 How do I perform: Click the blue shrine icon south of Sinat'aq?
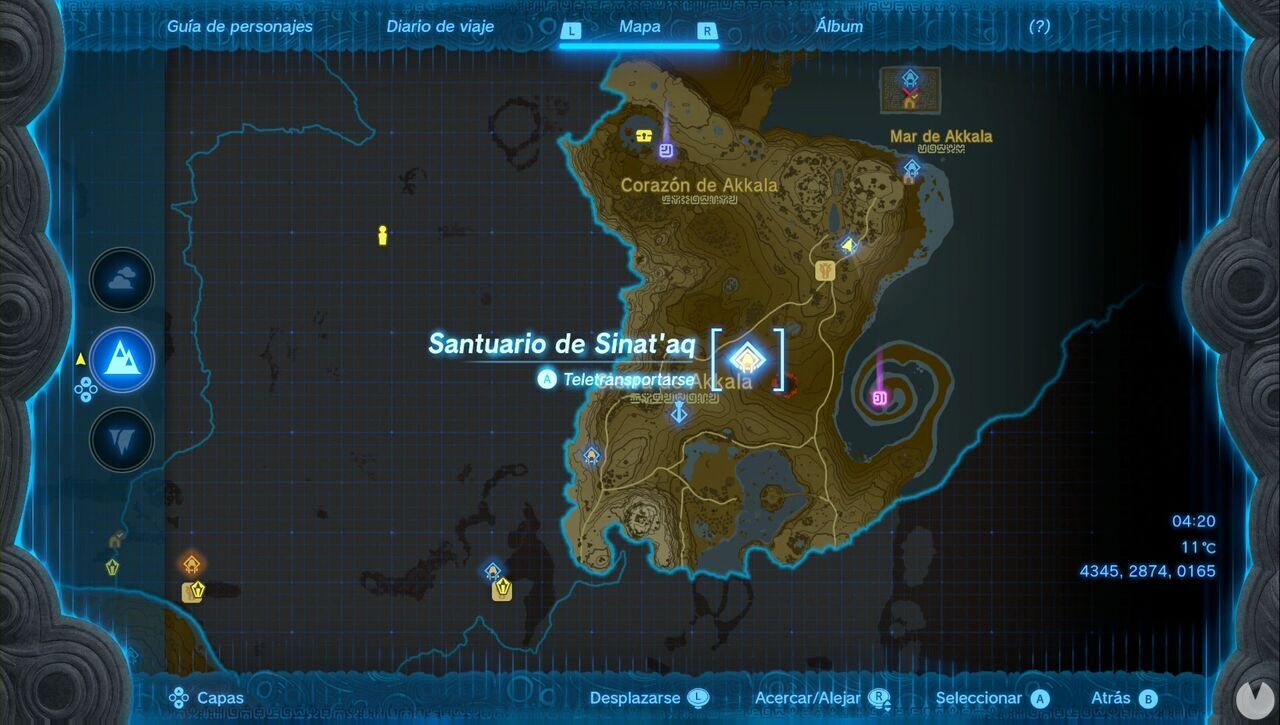[x=678, y=411]
